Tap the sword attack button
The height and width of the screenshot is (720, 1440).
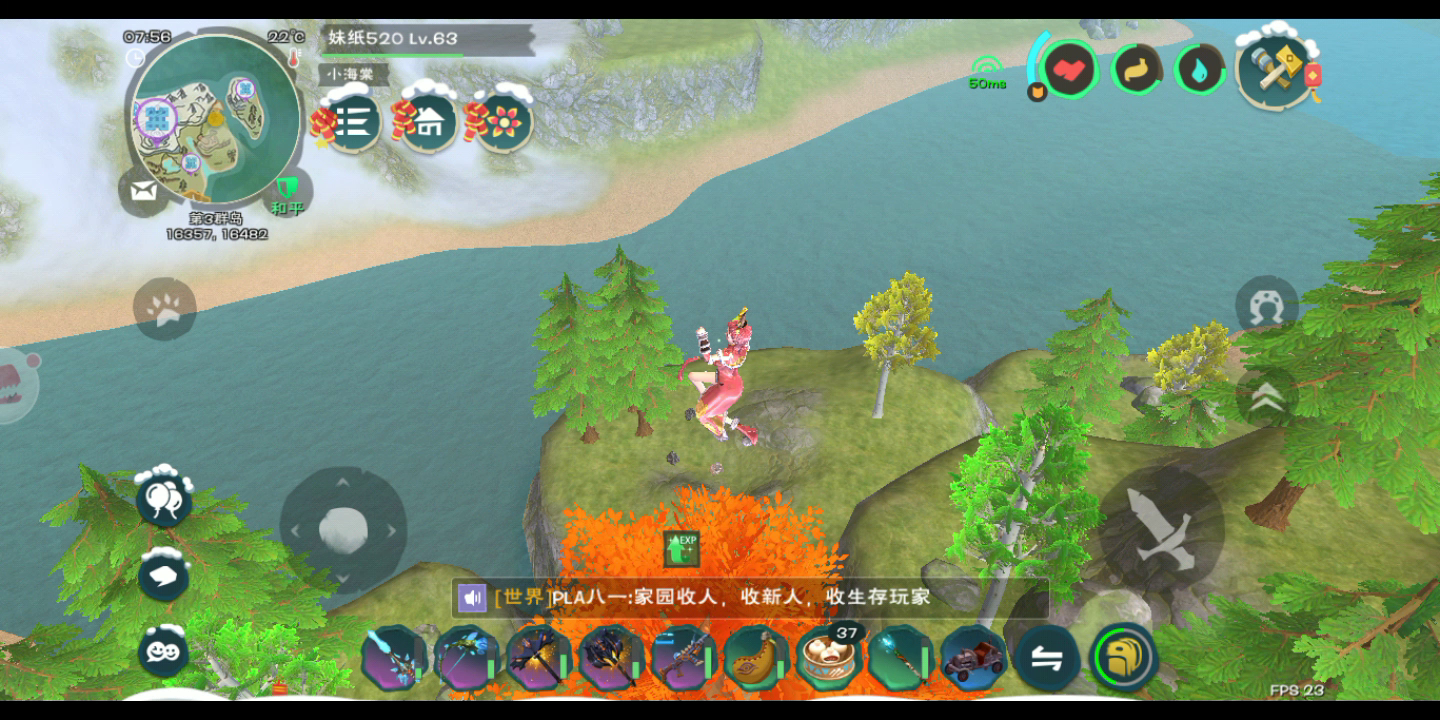click(x=1162, y=529)
